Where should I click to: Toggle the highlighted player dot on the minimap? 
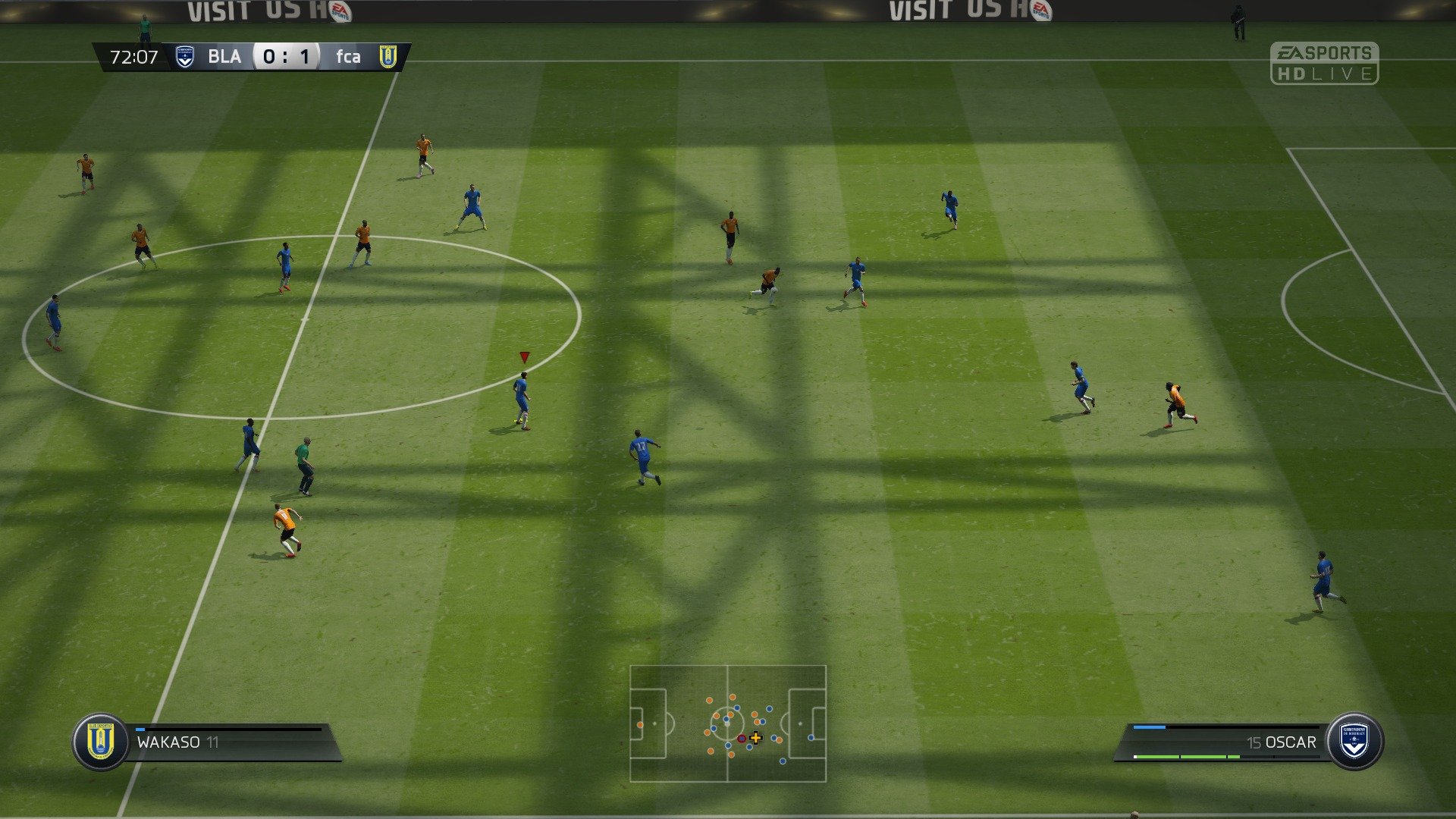tap(742, 739)
